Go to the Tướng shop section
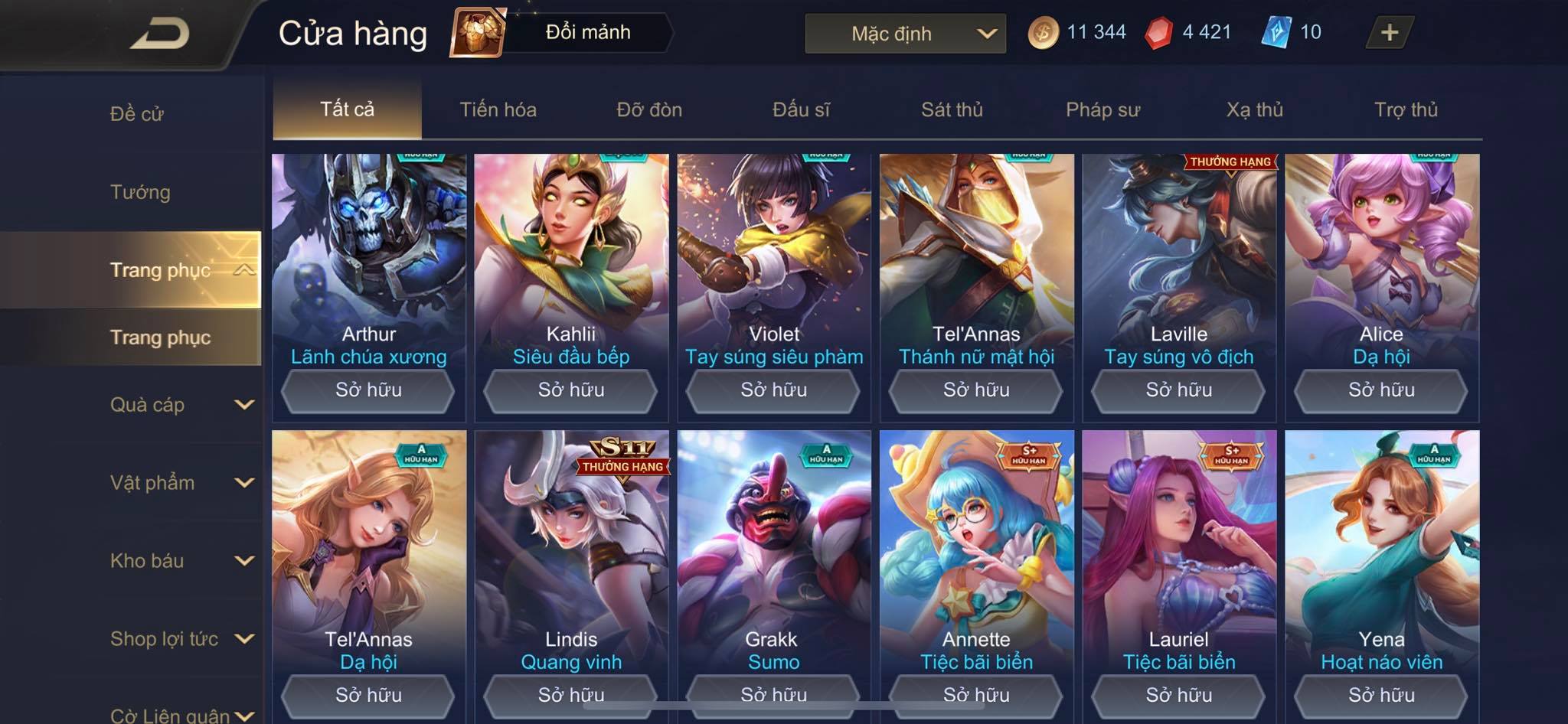The height and width of the screenshot is (724, 1568). click(140, 192)
